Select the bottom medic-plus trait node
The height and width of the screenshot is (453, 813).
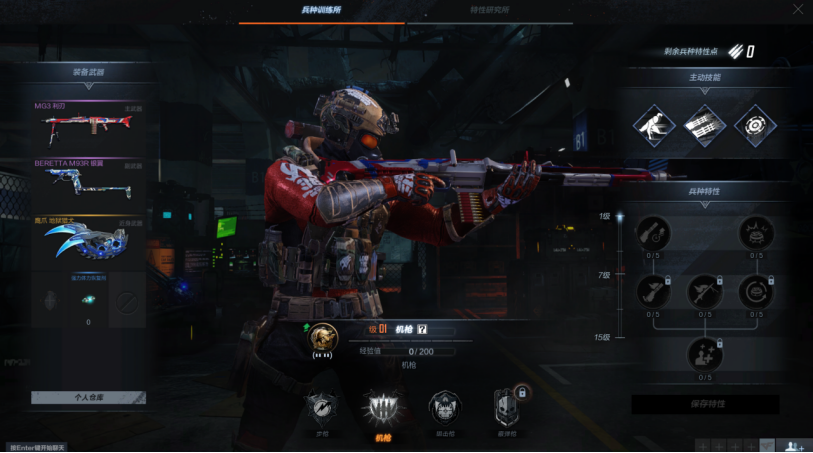(x=705, y=355)
